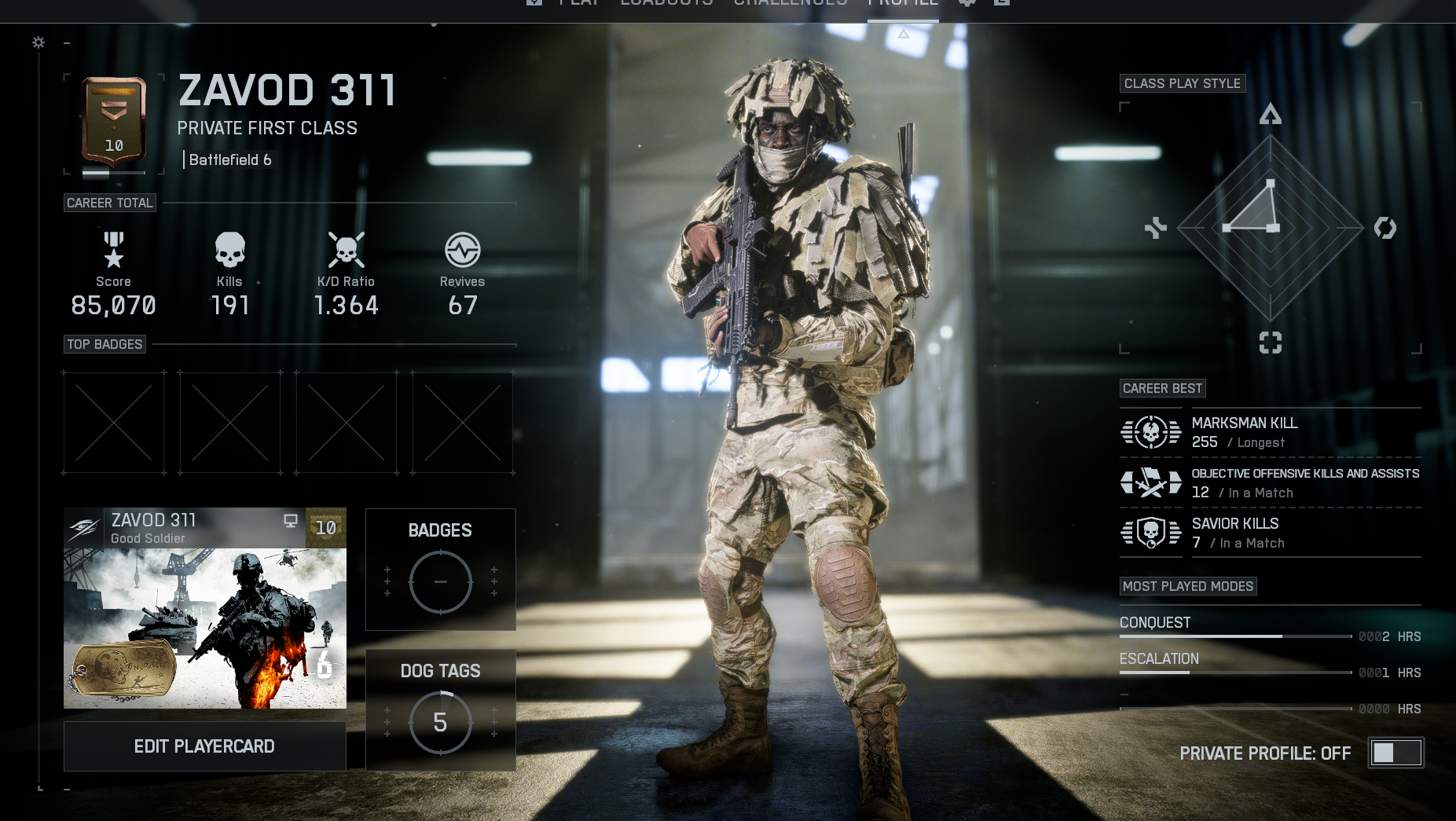Select the ZAVOD 311 playercard artwork
This screenshot has width=1456, height=821.
204,627
